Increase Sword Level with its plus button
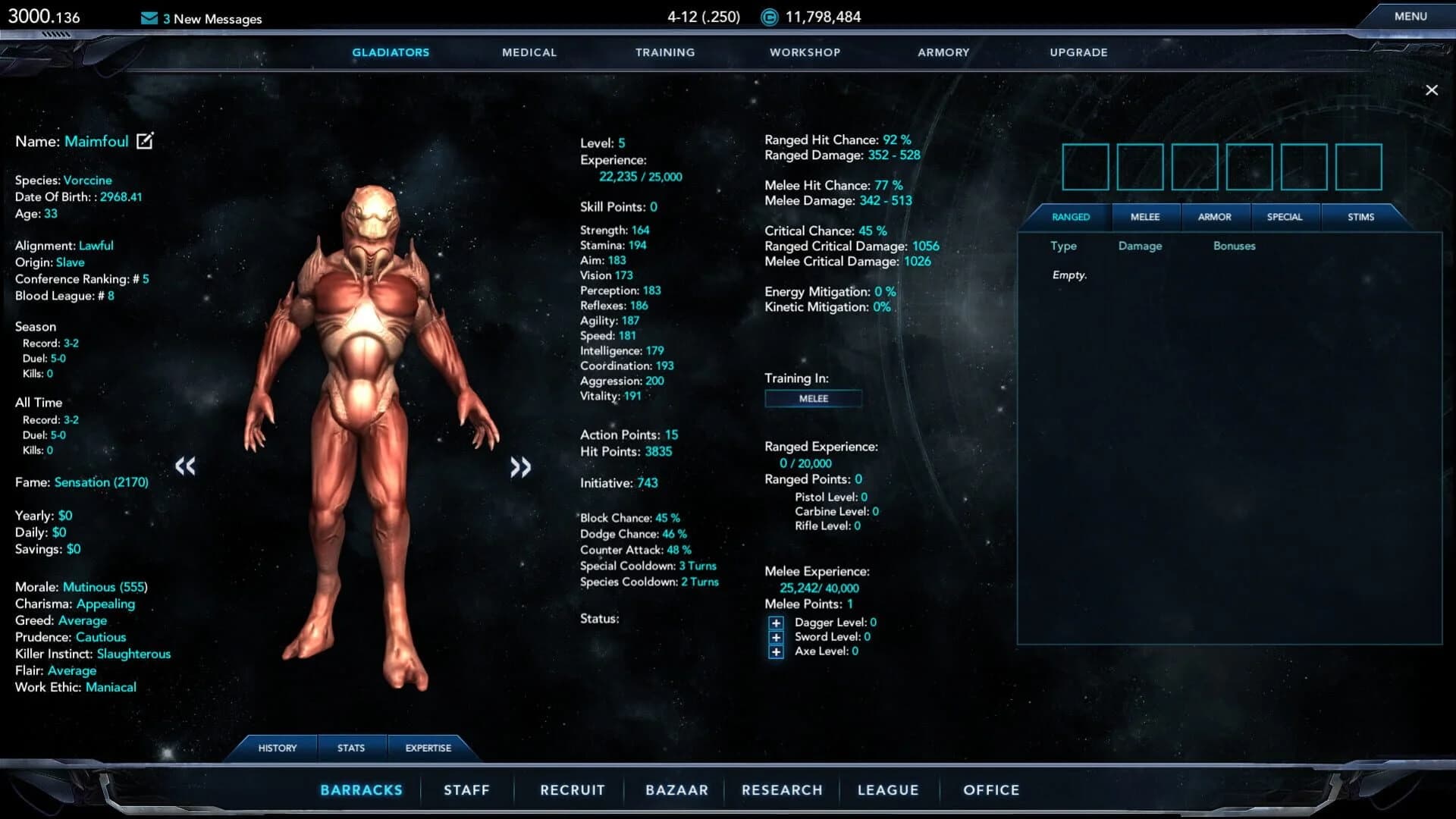This screenshot has height=819, width=1456. click(776, 637)
